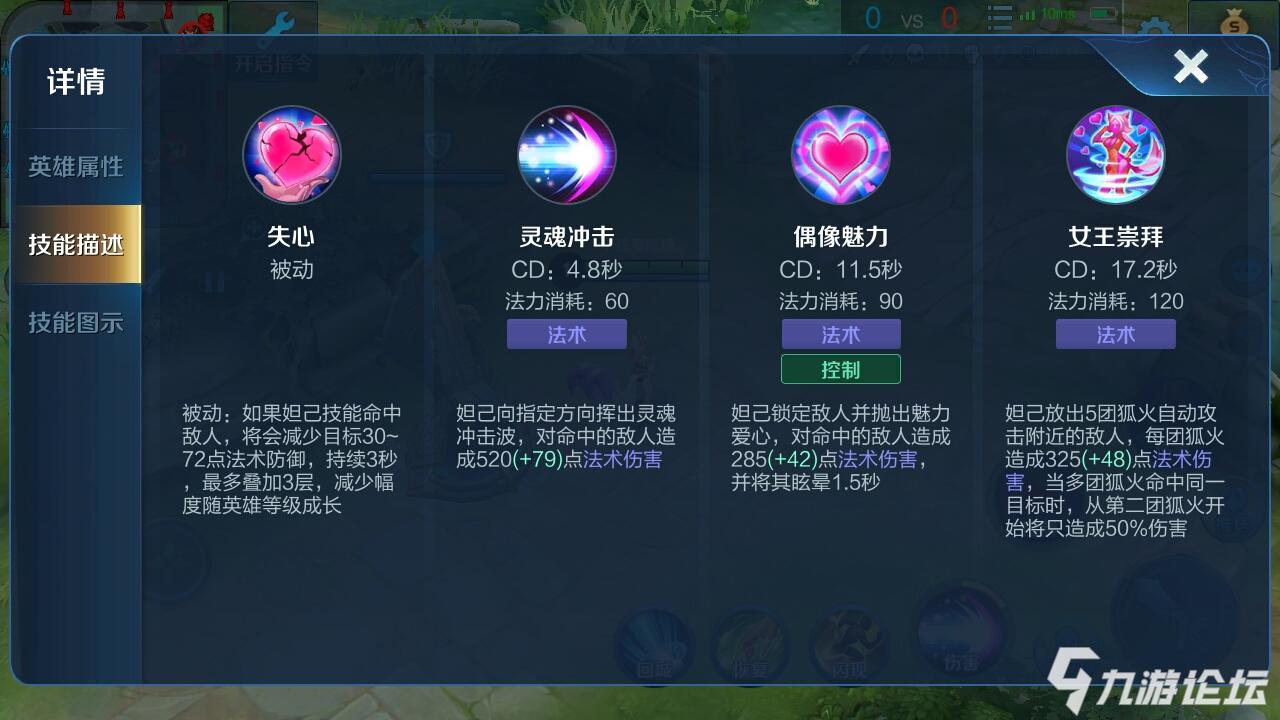Close the 详情 panel with the X
Screen dimensions: 1280x720
[x=1191, y=68]
